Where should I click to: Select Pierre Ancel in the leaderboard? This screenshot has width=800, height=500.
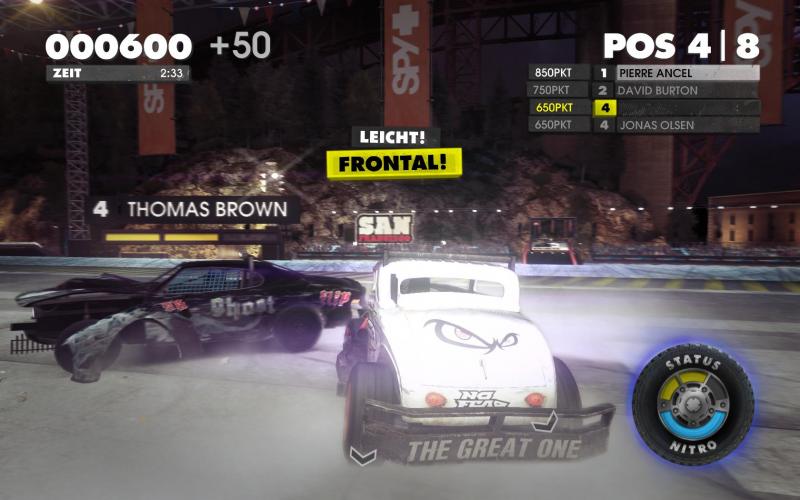pyautogui.click(x=685, y=73)
